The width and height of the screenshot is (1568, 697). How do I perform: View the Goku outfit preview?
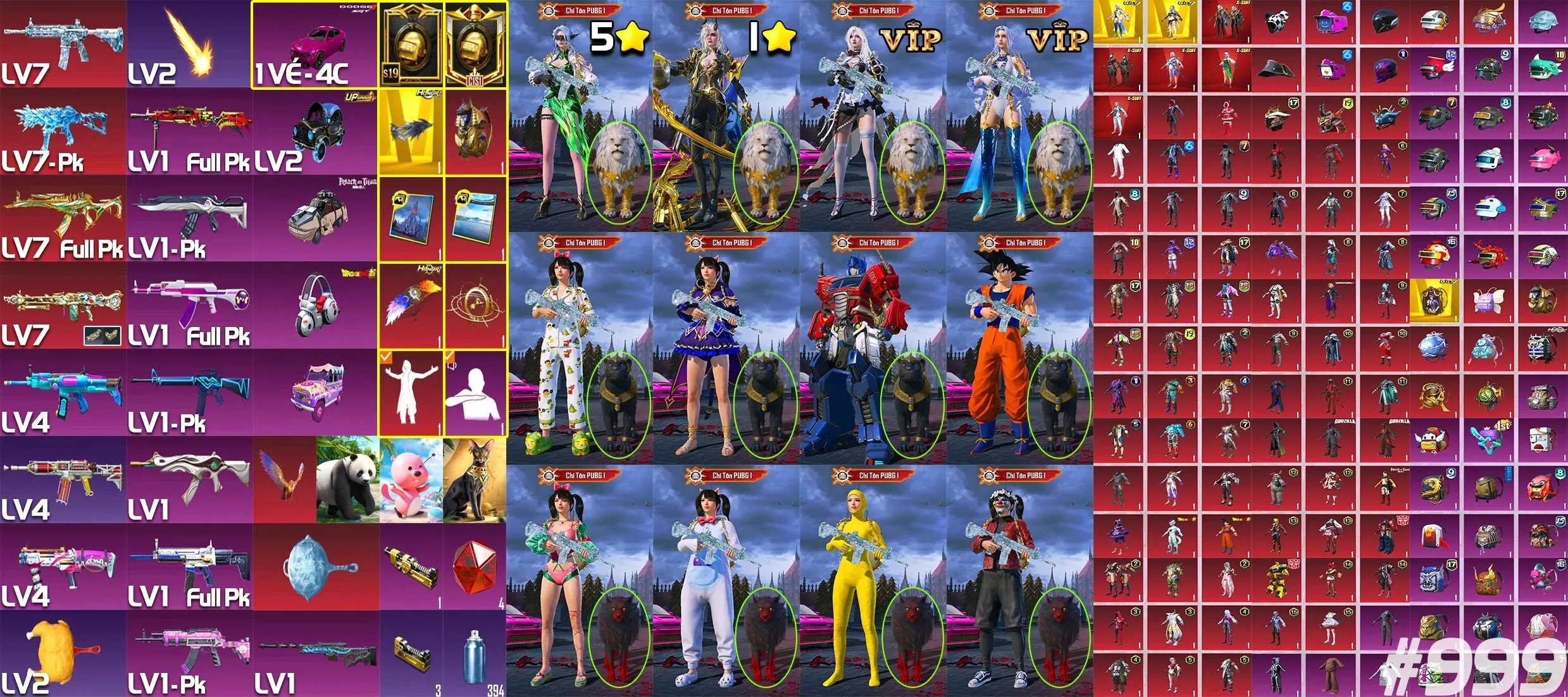pos(1019,348)
